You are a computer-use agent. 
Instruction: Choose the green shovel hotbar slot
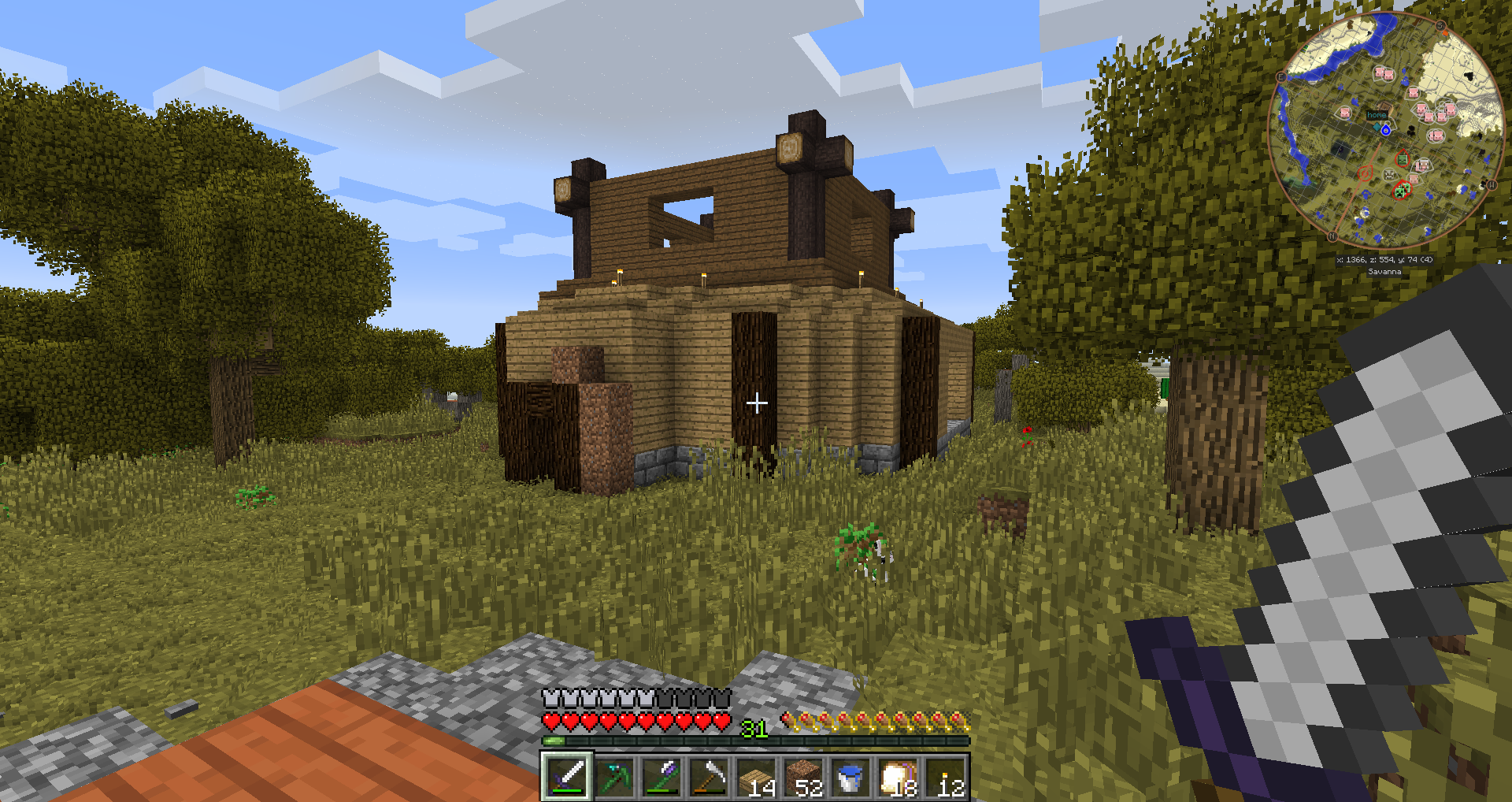tap(661, 777)
